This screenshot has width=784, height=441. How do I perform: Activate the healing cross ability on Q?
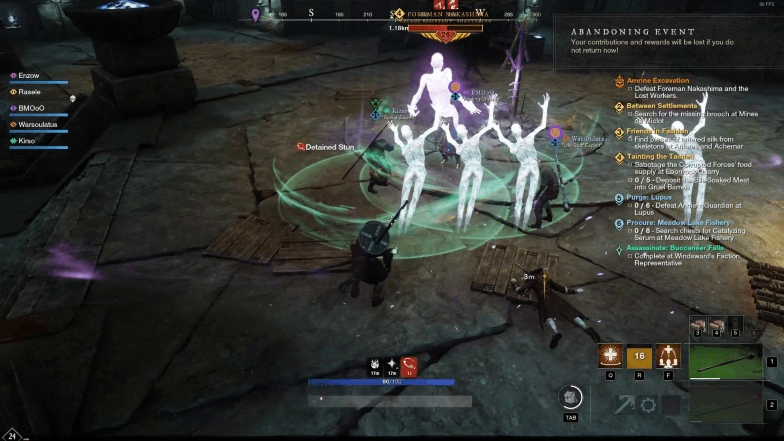point(610,356)
